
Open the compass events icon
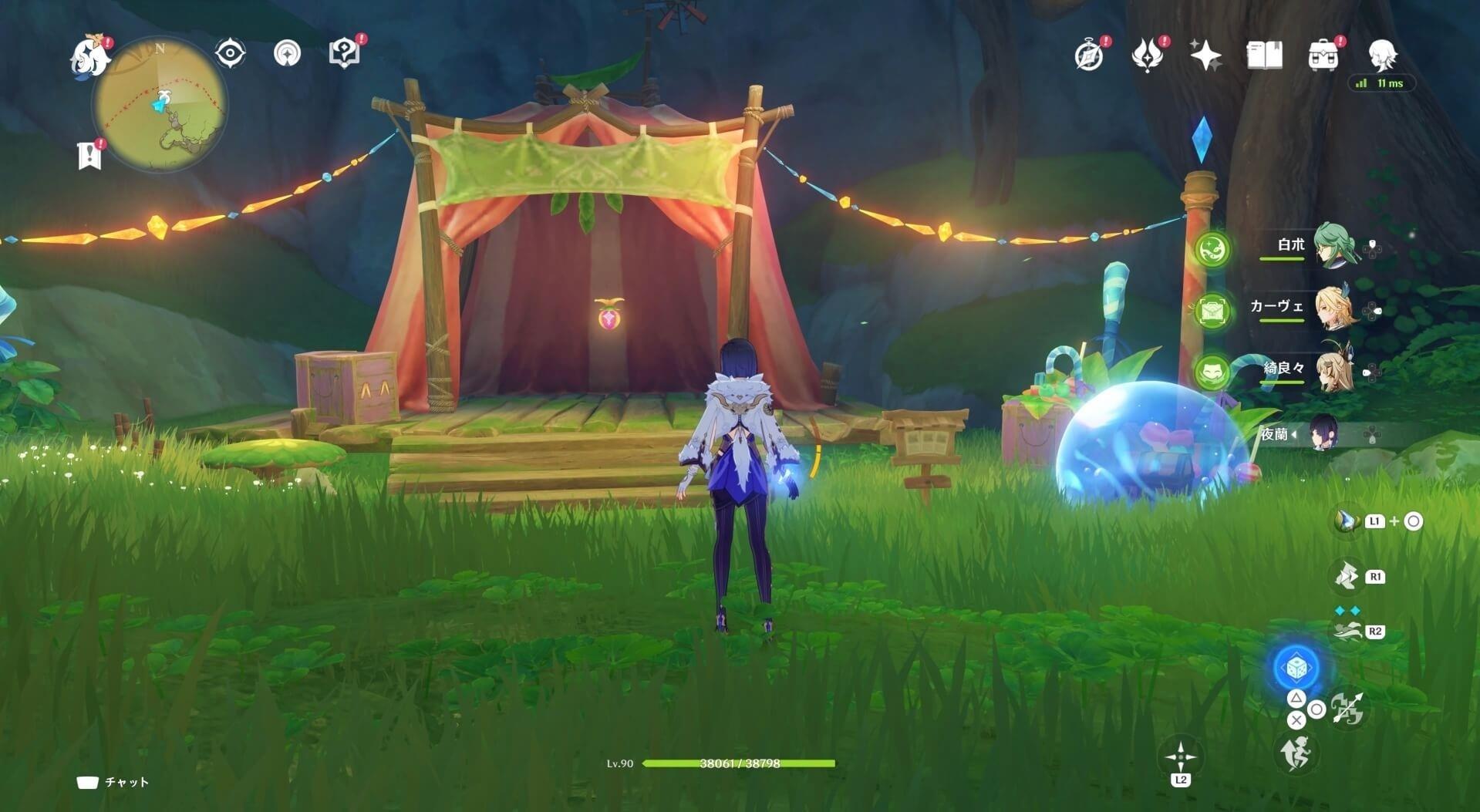coord(1089,56)
